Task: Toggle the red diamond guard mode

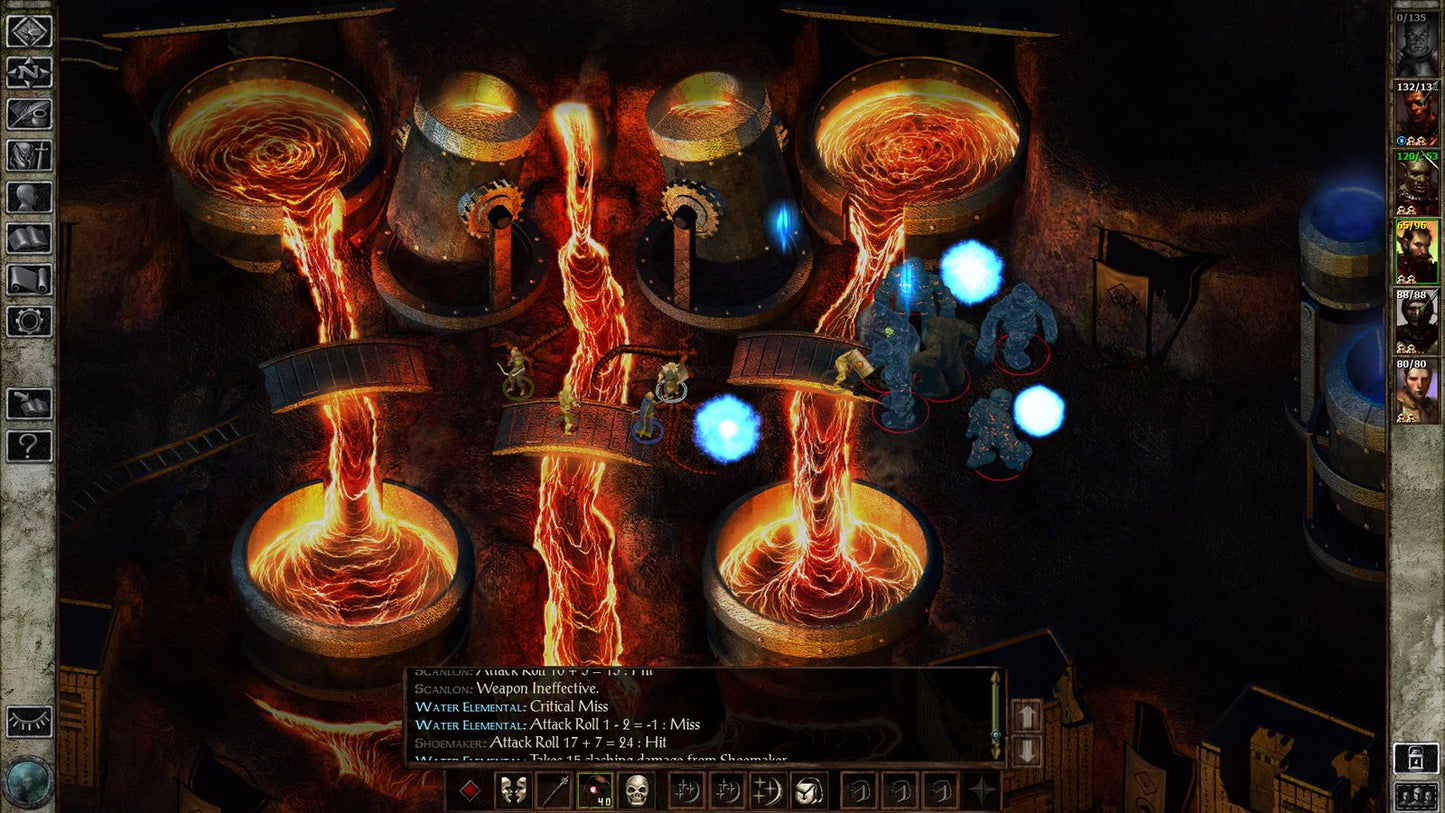Action: [468, 790]
